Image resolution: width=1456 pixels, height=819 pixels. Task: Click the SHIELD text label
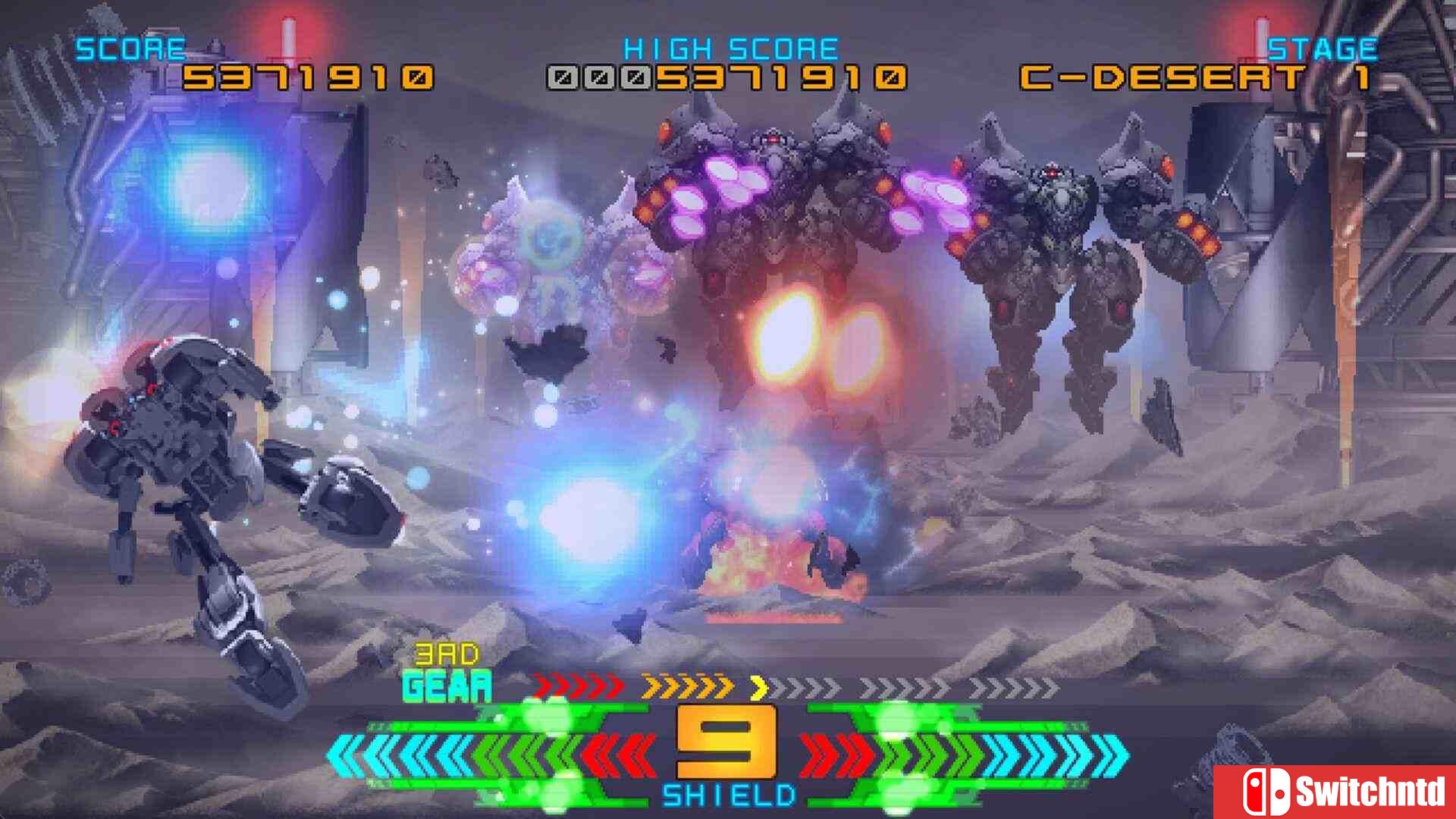(x=728, y=796)
